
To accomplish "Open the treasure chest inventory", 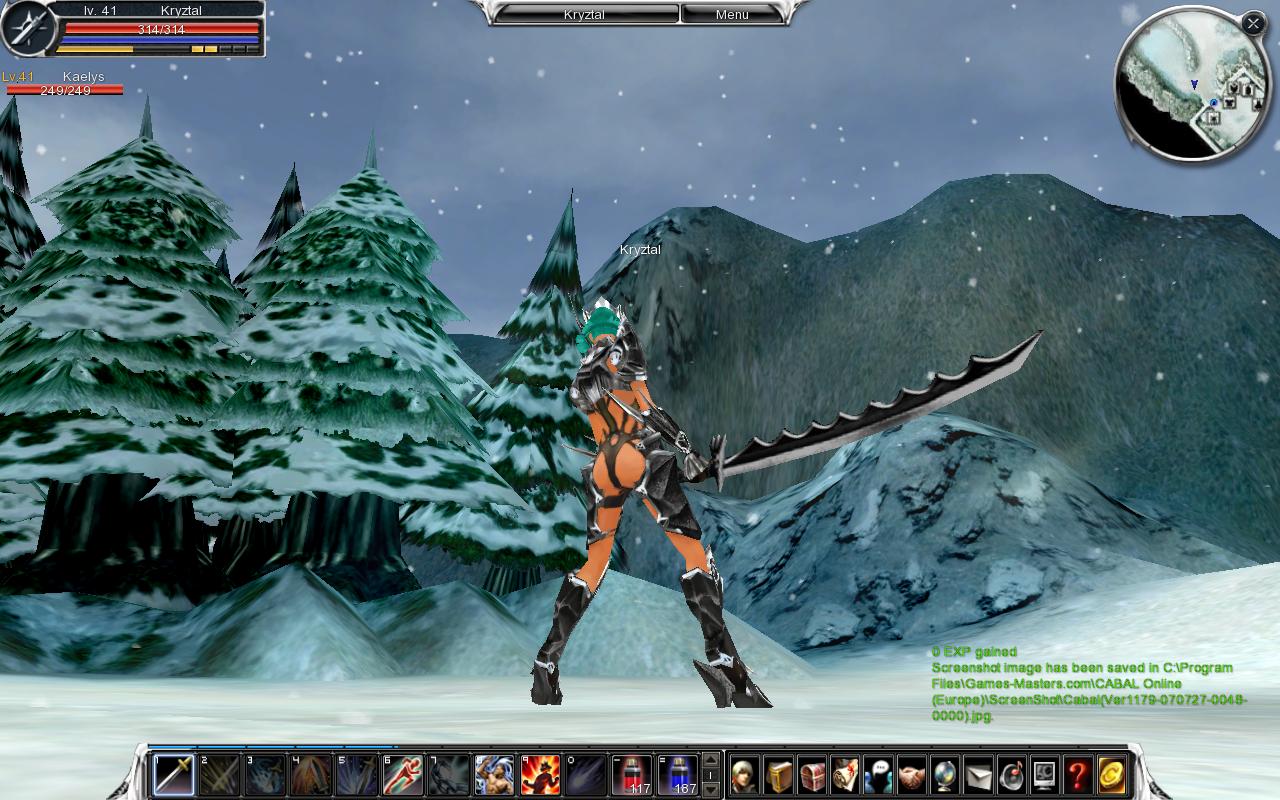I will point(812,775).
